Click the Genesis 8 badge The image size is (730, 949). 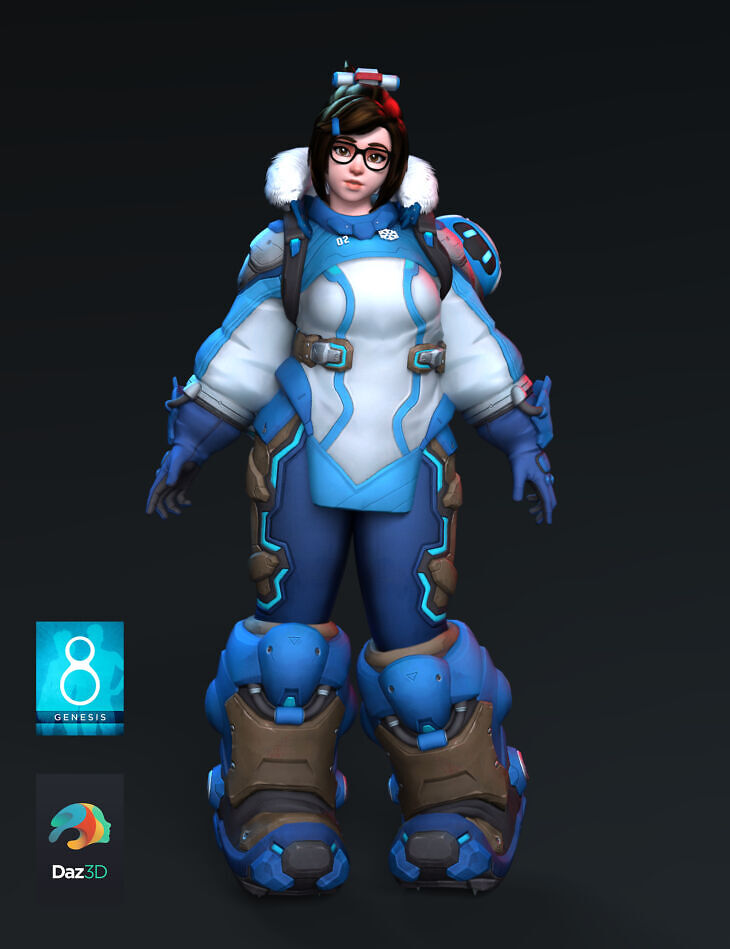80,677
